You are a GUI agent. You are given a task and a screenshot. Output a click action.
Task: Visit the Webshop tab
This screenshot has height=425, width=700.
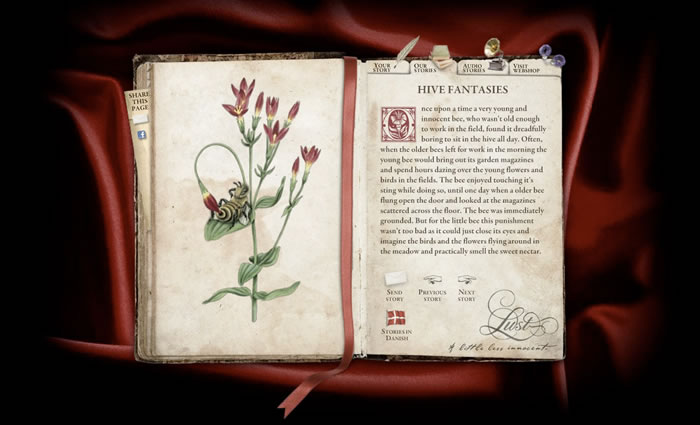pos(527,68)
